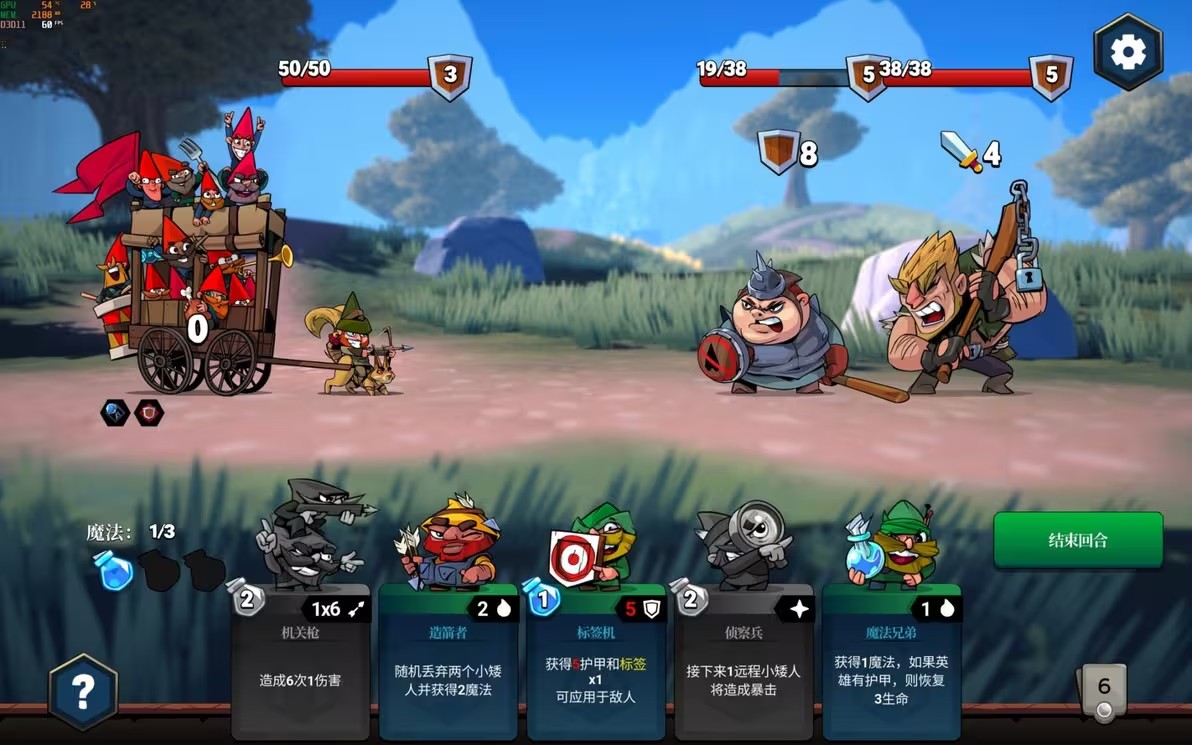Choose the 标签机 card
The image size is (1192, 745).
tap(595, 662)
